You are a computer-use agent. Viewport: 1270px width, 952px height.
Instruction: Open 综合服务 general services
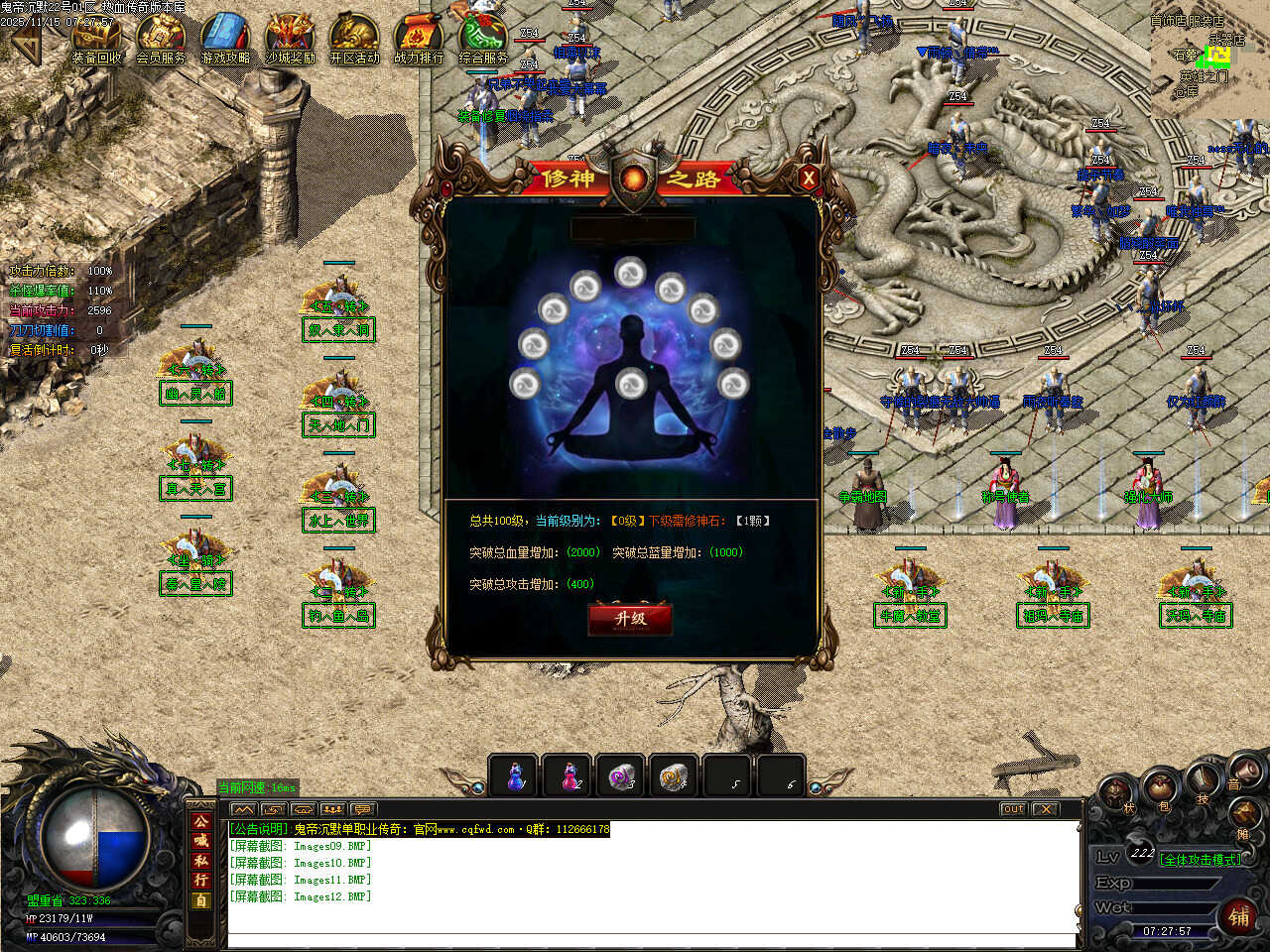click(x=483, y=40)
